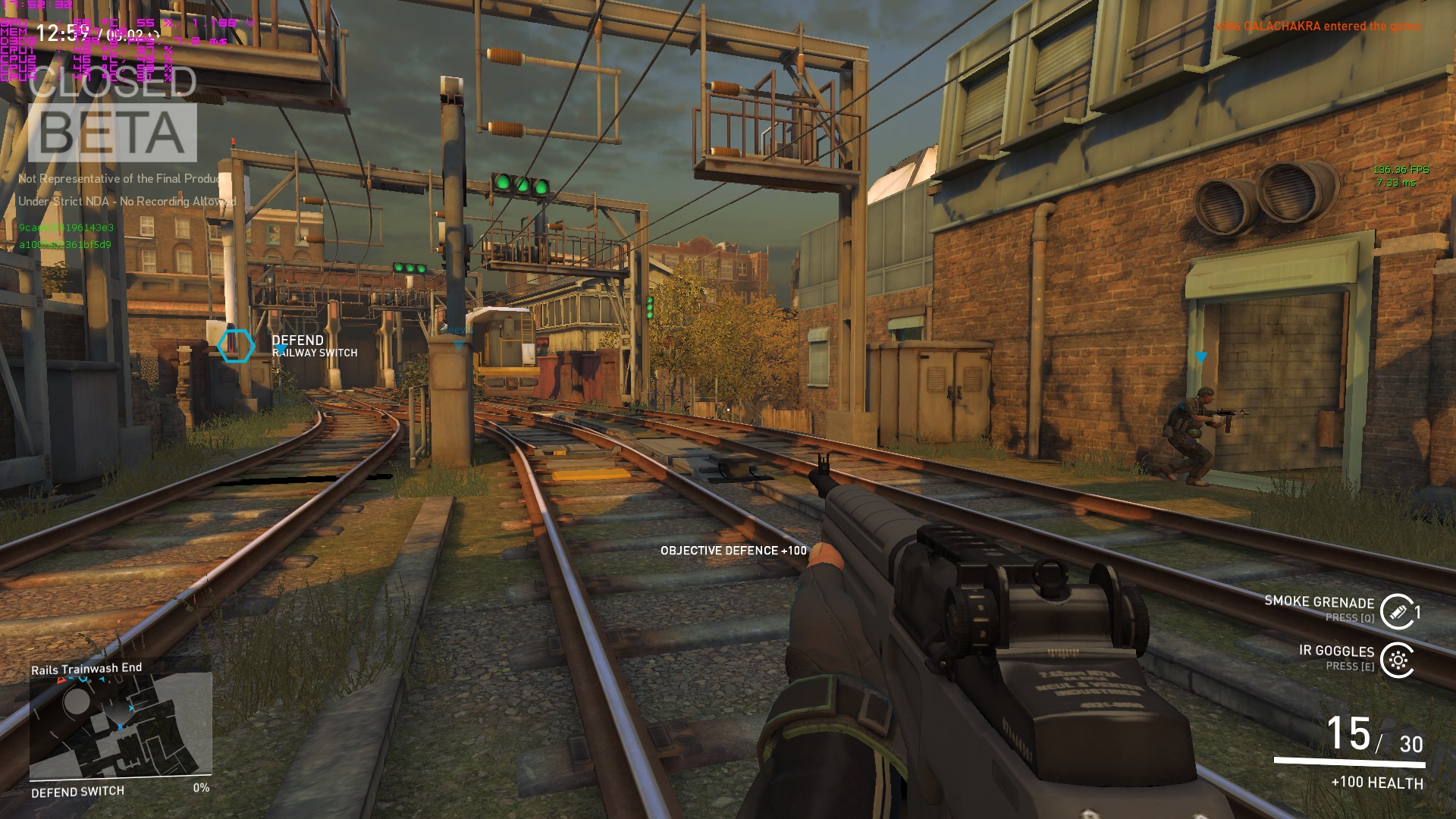
Task: Click the smoke grenade ability icon
Action: coord(1397,611)
